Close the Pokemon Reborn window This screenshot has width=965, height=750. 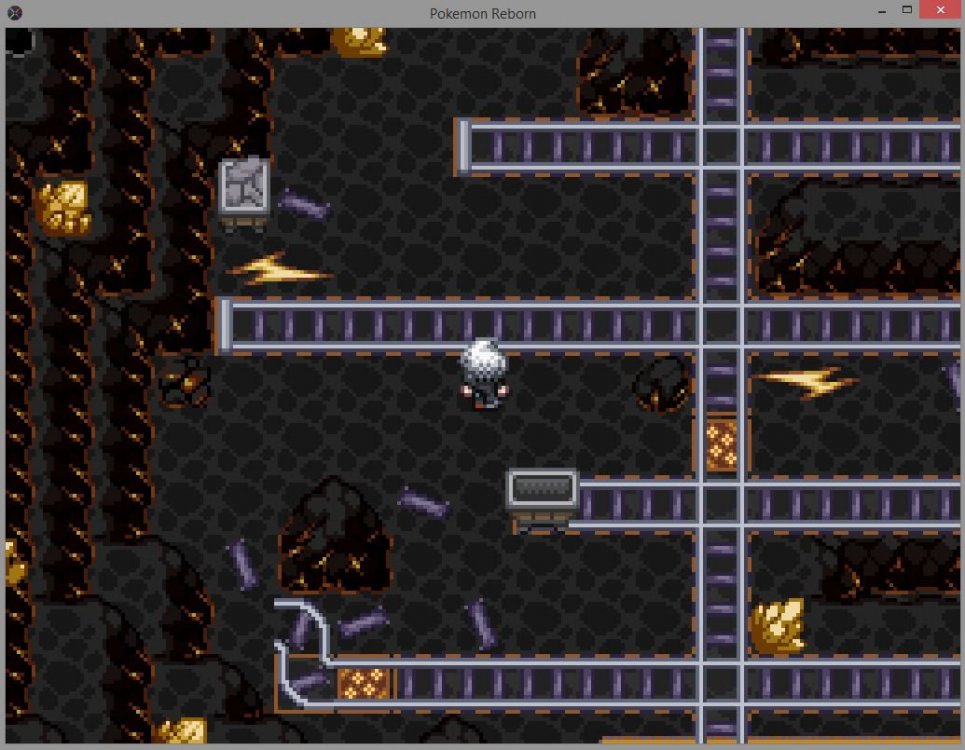point(940,11)
